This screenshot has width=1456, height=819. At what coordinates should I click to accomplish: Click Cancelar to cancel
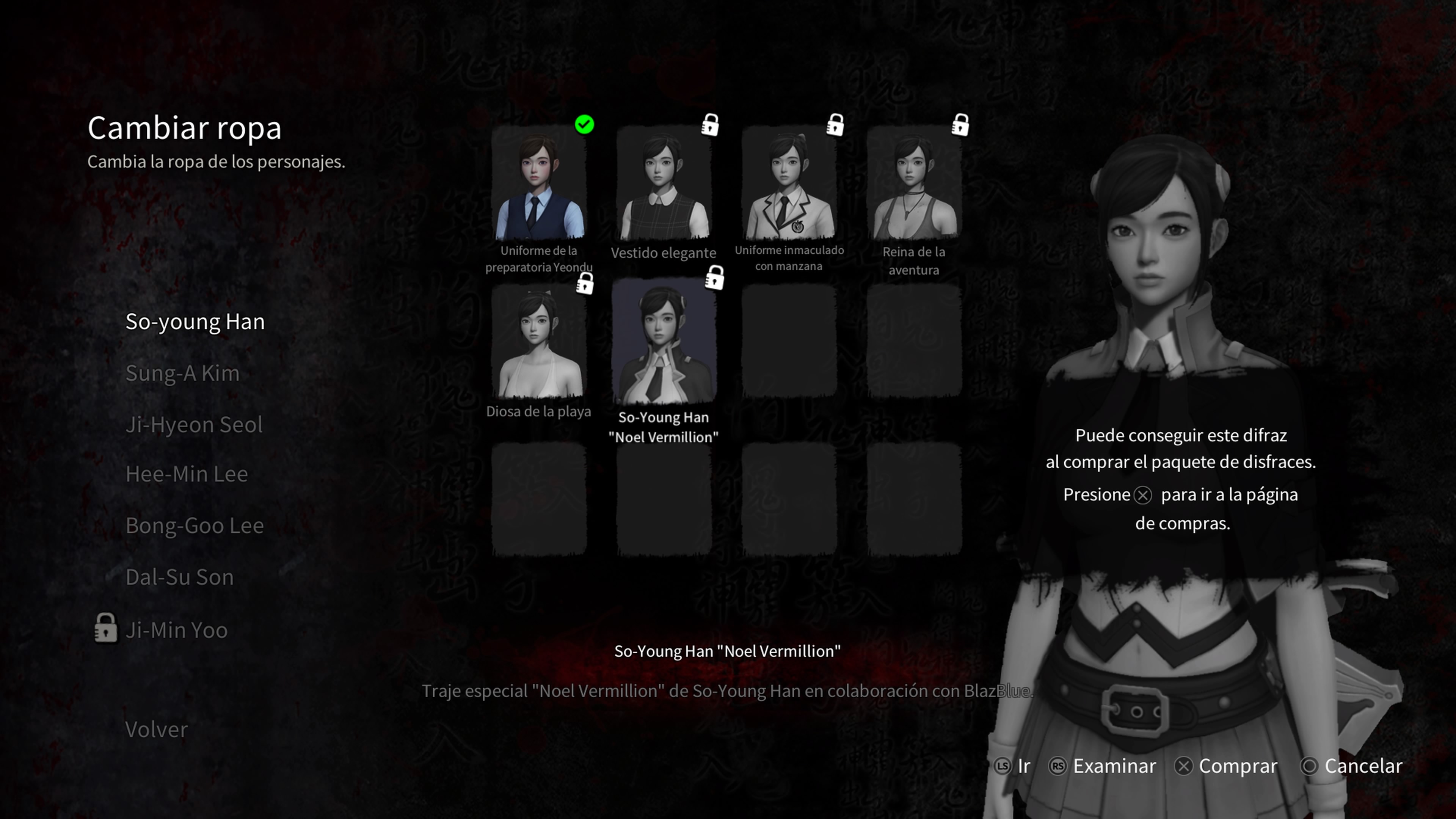coord(1352,766)
